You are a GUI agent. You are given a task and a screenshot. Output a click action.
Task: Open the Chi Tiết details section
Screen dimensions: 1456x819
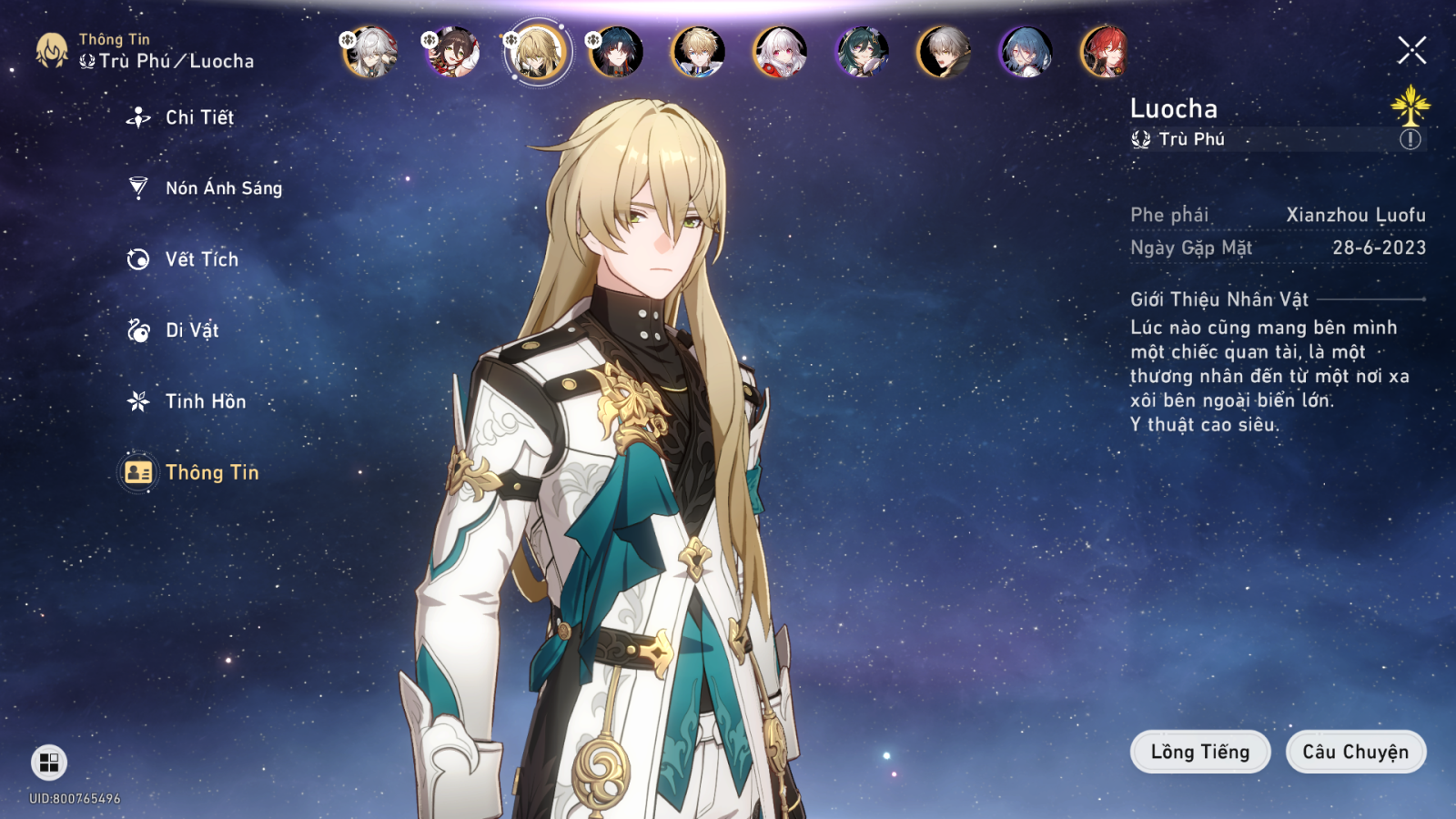click(x=198, y=117)
